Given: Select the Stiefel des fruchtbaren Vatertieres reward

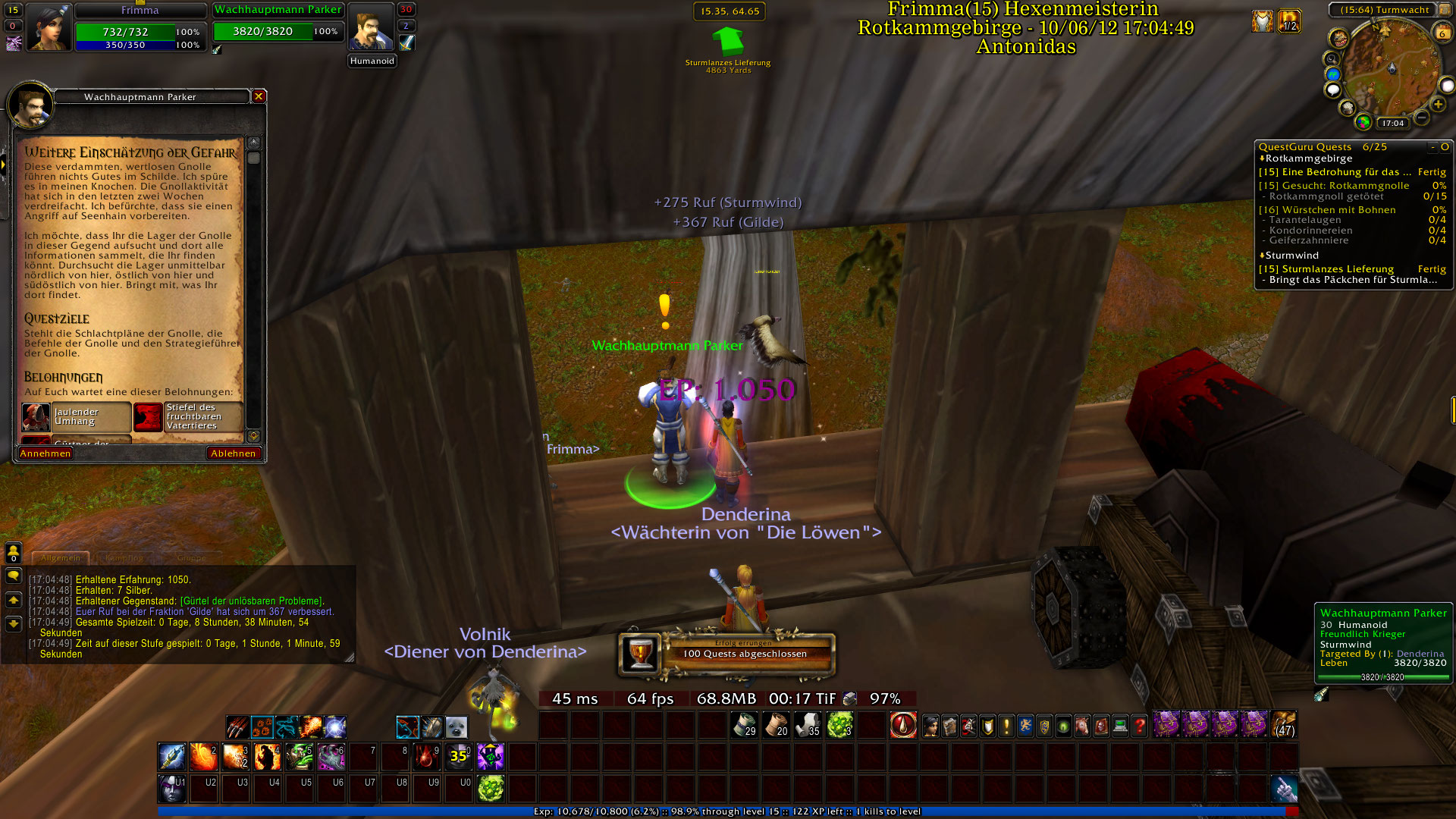Looking at the screenshot, I should [188, 417].
